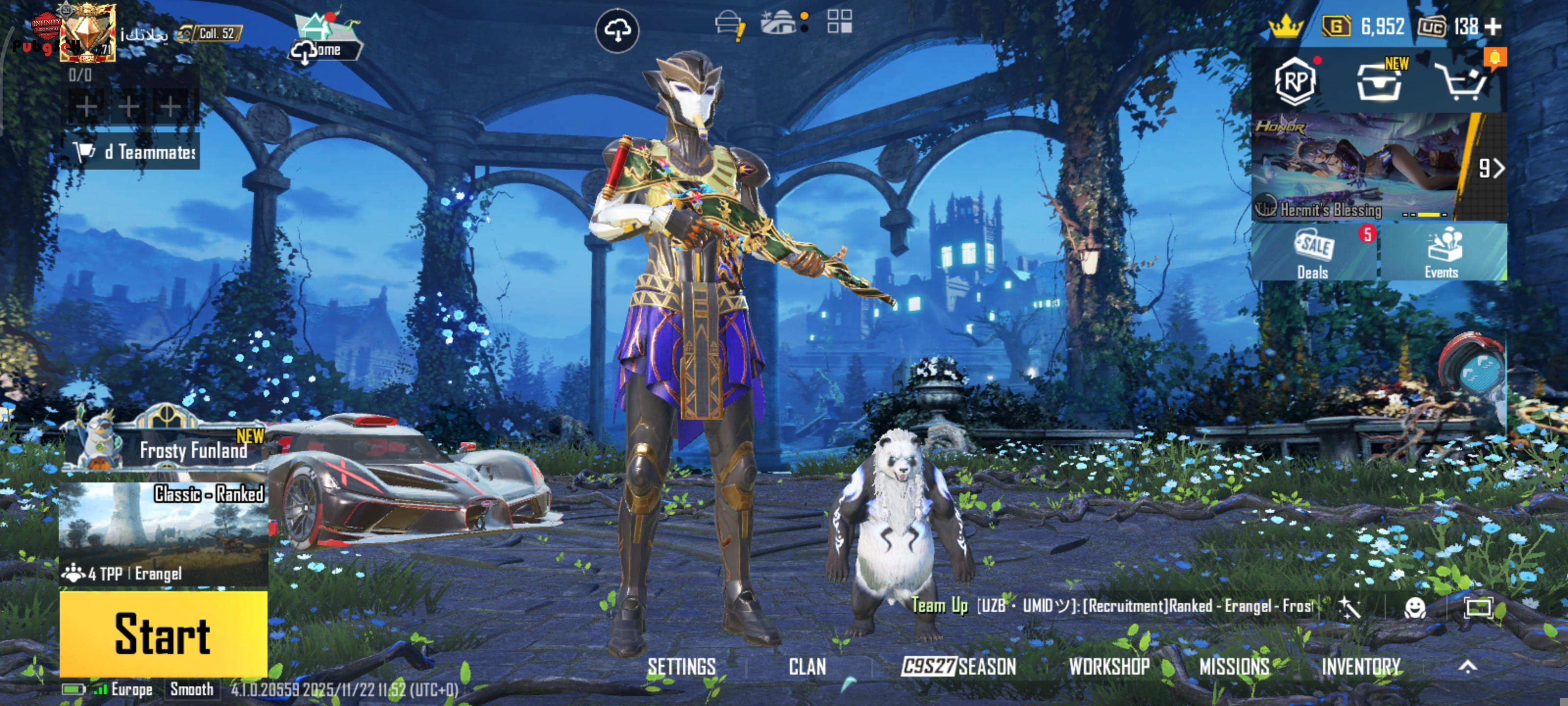Screen dimensions: 1568x706
Task: Open the Clan menu
Action: pos(807,667)
